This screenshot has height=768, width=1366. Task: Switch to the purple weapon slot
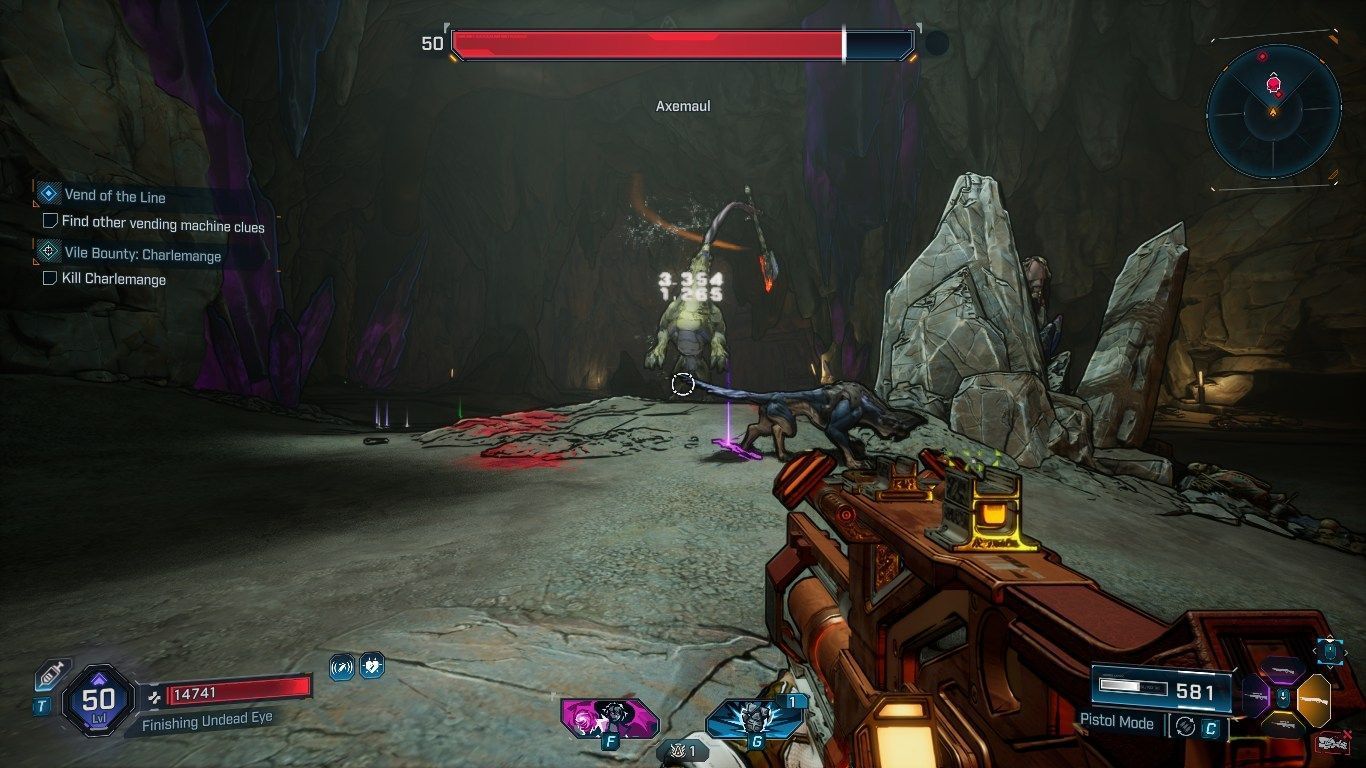coord(1254,696)
